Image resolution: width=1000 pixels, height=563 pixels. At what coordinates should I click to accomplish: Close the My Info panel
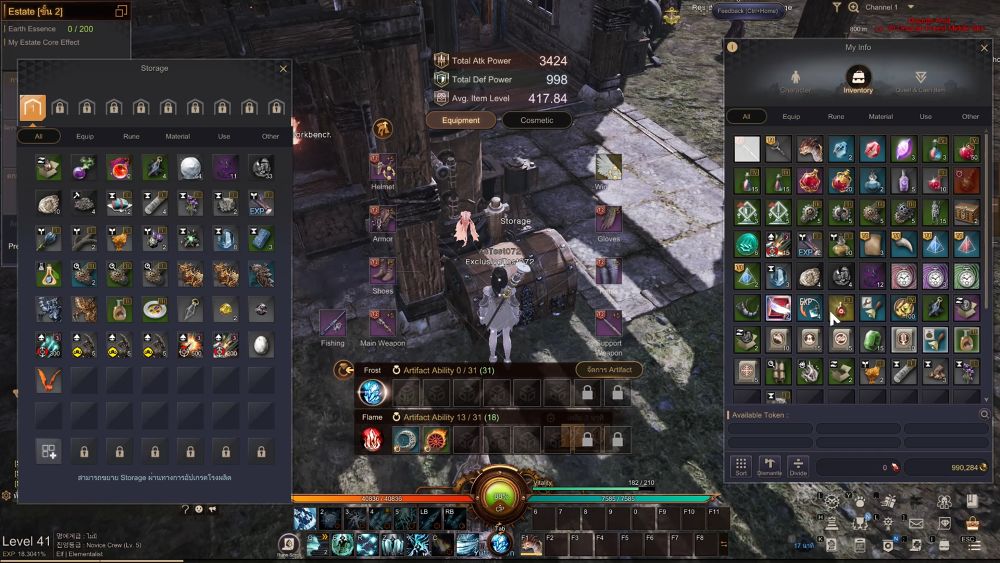pyautogui.click(x=984, y=46)
